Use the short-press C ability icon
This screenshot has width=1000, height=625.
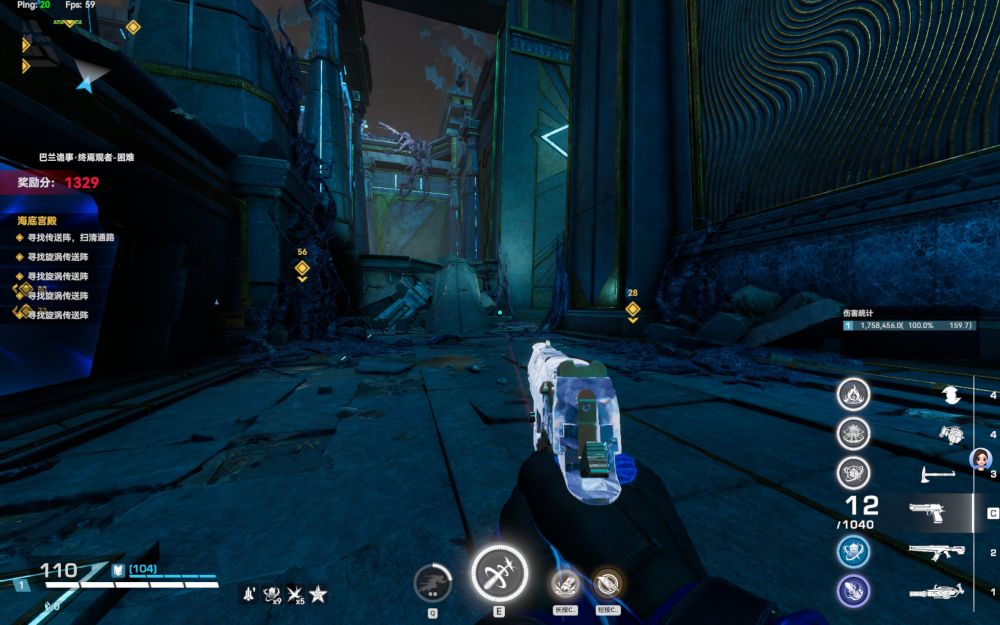[606, 584]
